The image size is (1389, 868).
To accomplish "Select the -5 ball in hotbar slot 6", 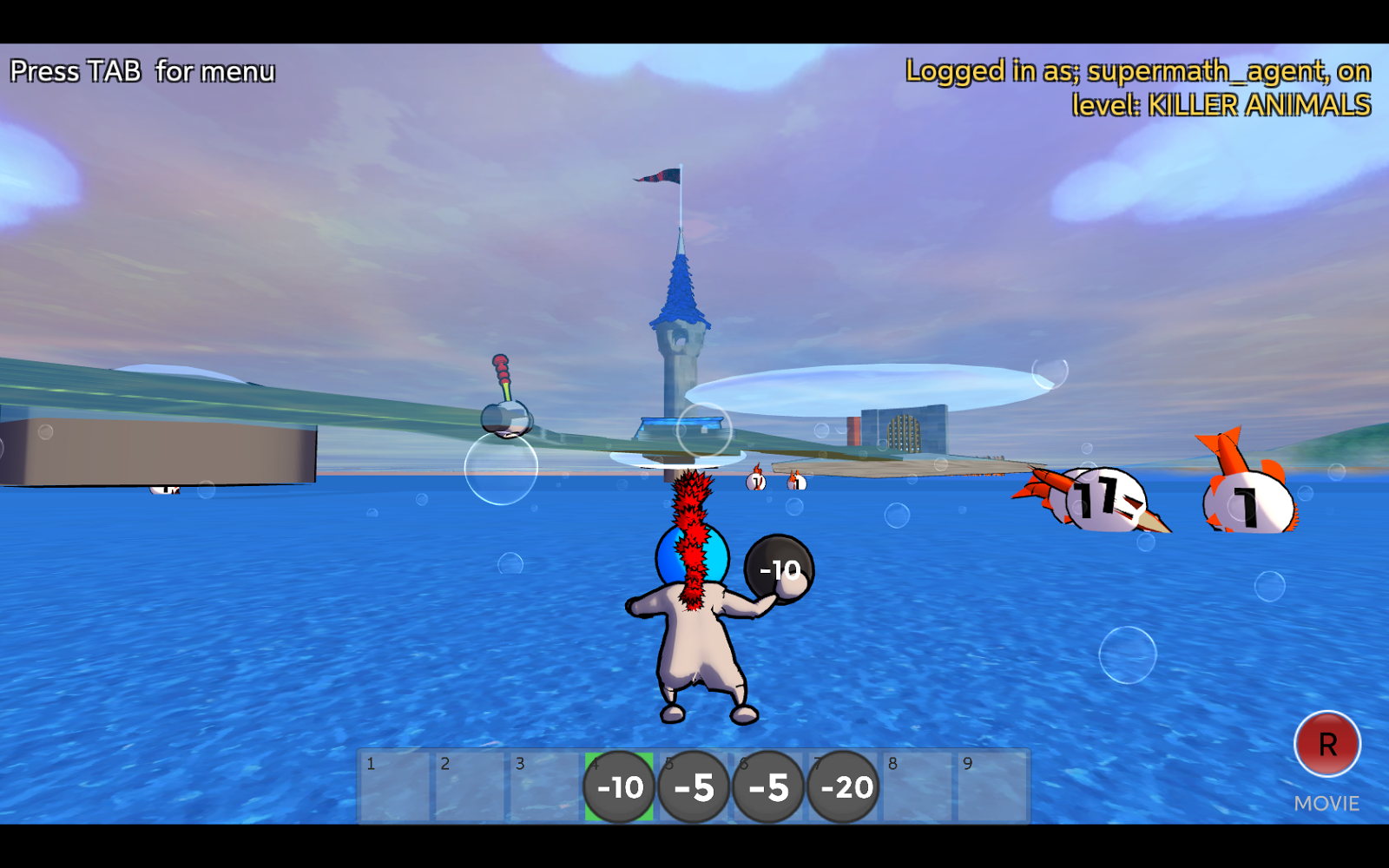I will pyautogui.click(x=768, y=787).
